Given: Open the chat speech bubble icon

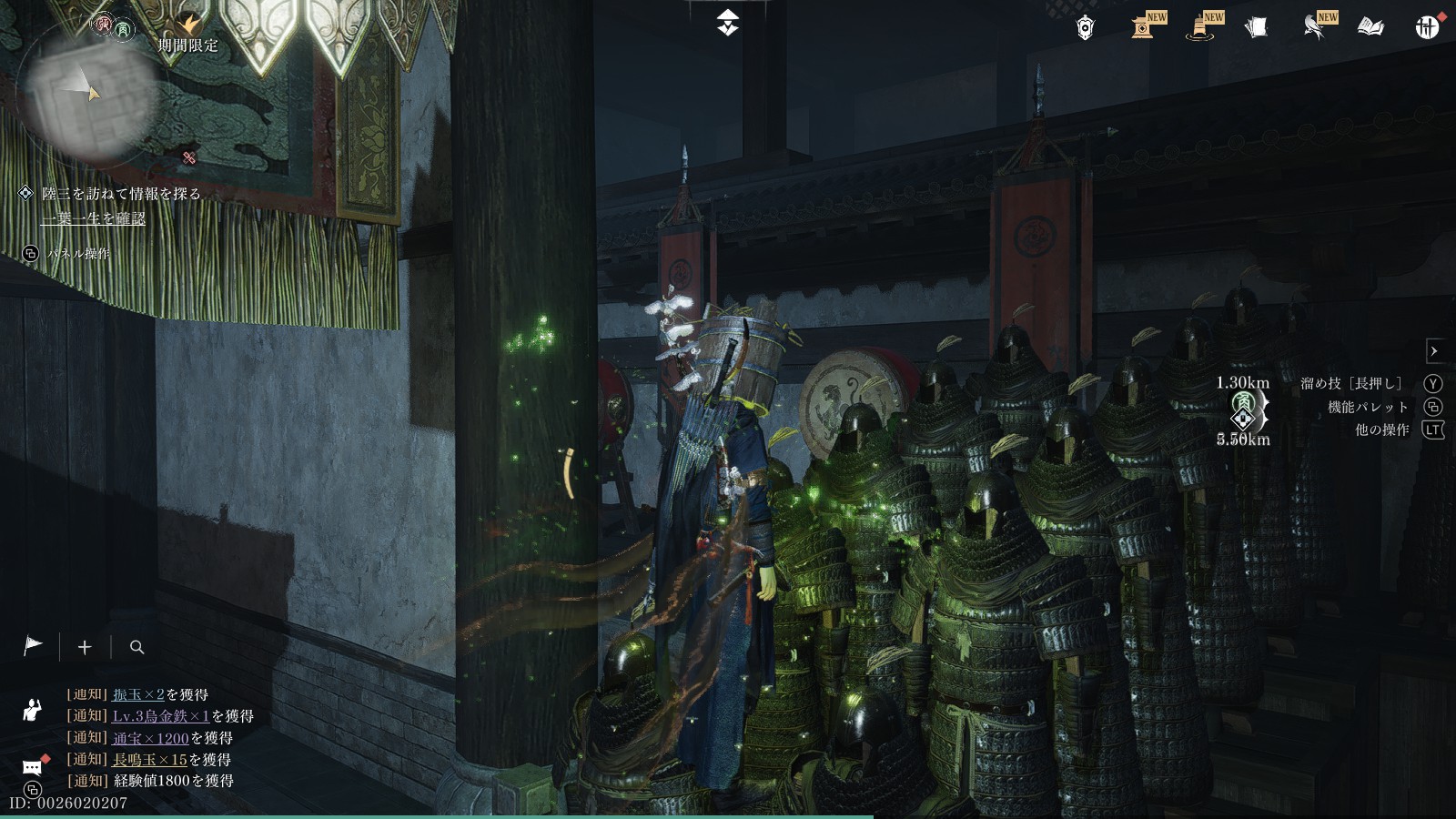Looking at the screenshot, I should 33,767.
